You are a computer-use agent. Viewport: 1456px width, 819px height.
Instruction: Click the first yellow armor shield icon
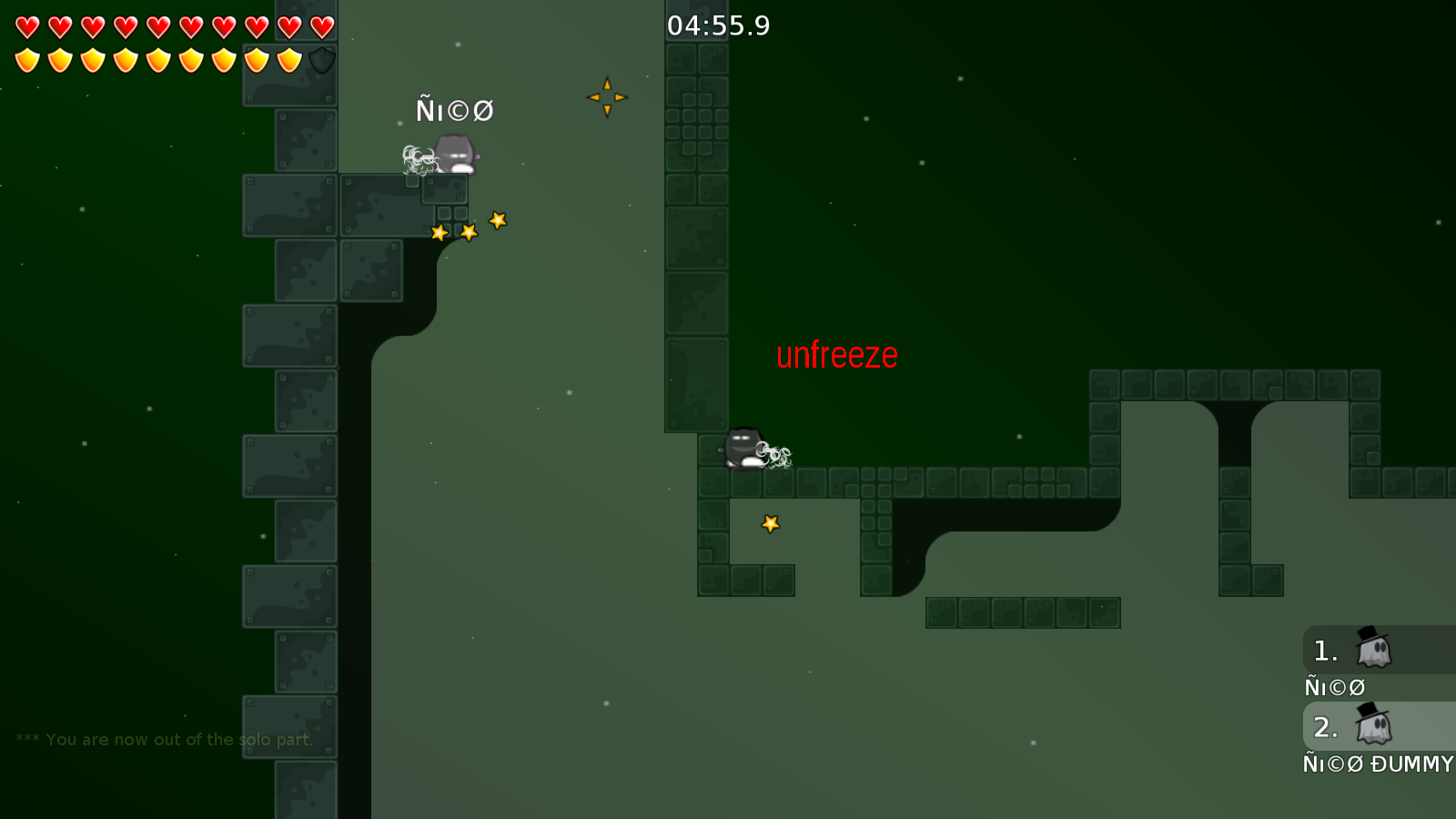click(x=27, y=60)
